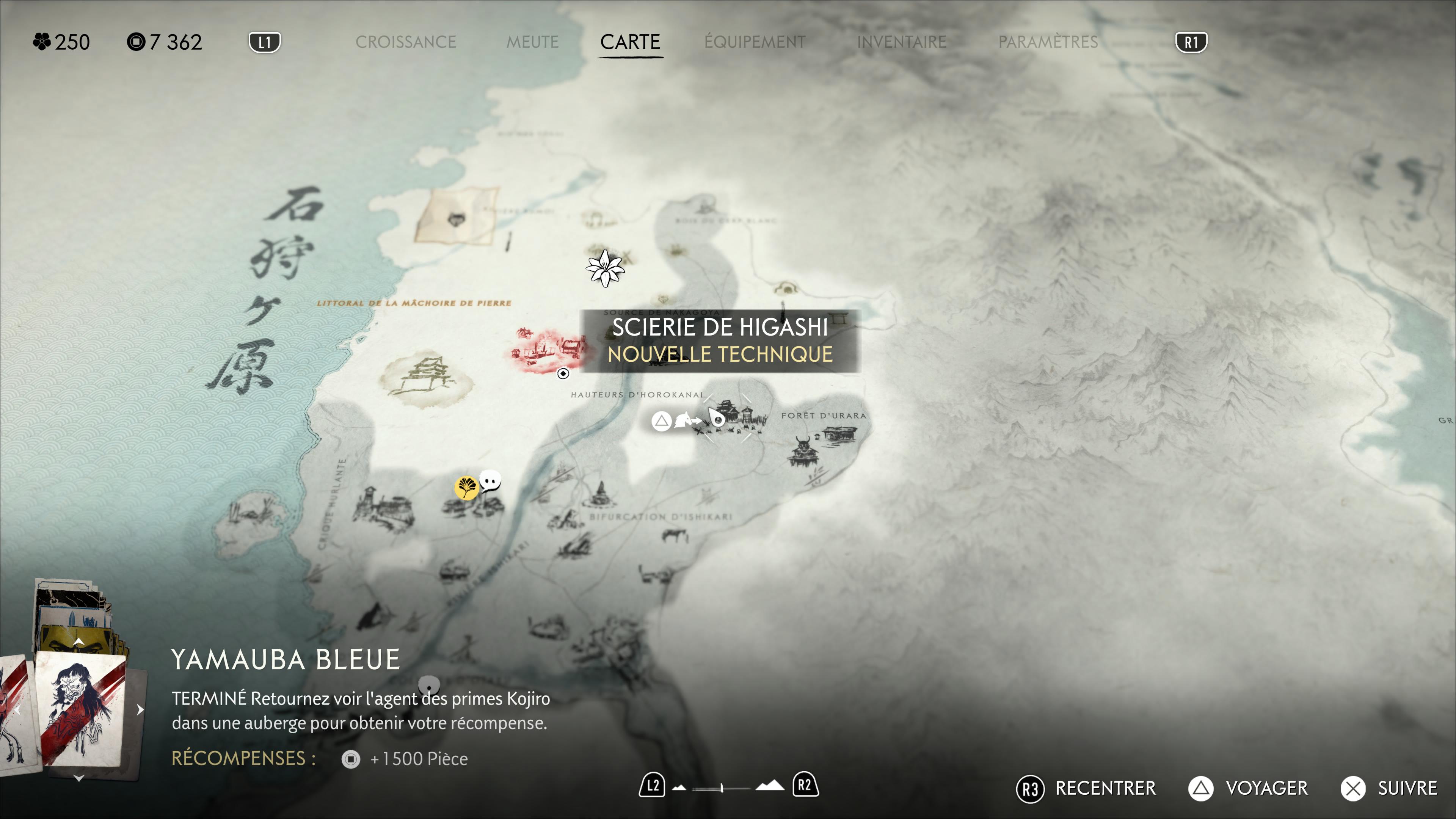Select the Yamauba Bleue bounty card

[x=81, y=709]
